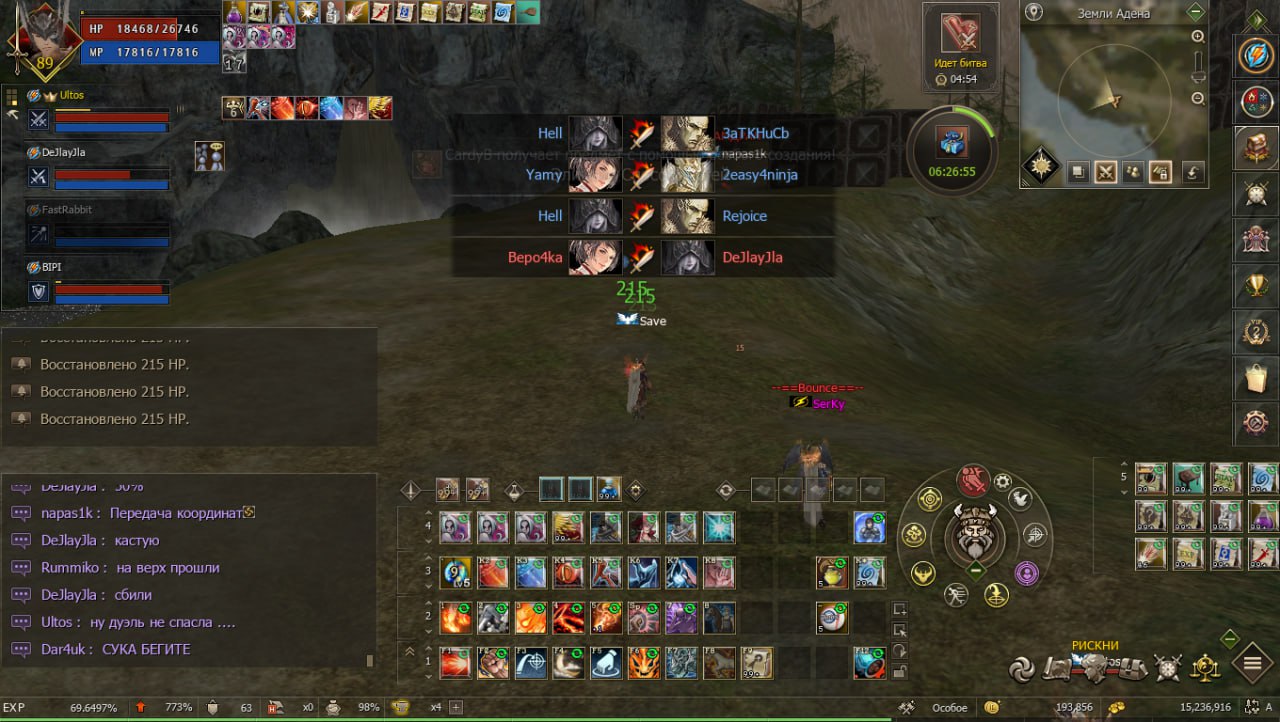Click the dwarf portrait in the action wheel
Screen dimensions: 1280x722
974,535
